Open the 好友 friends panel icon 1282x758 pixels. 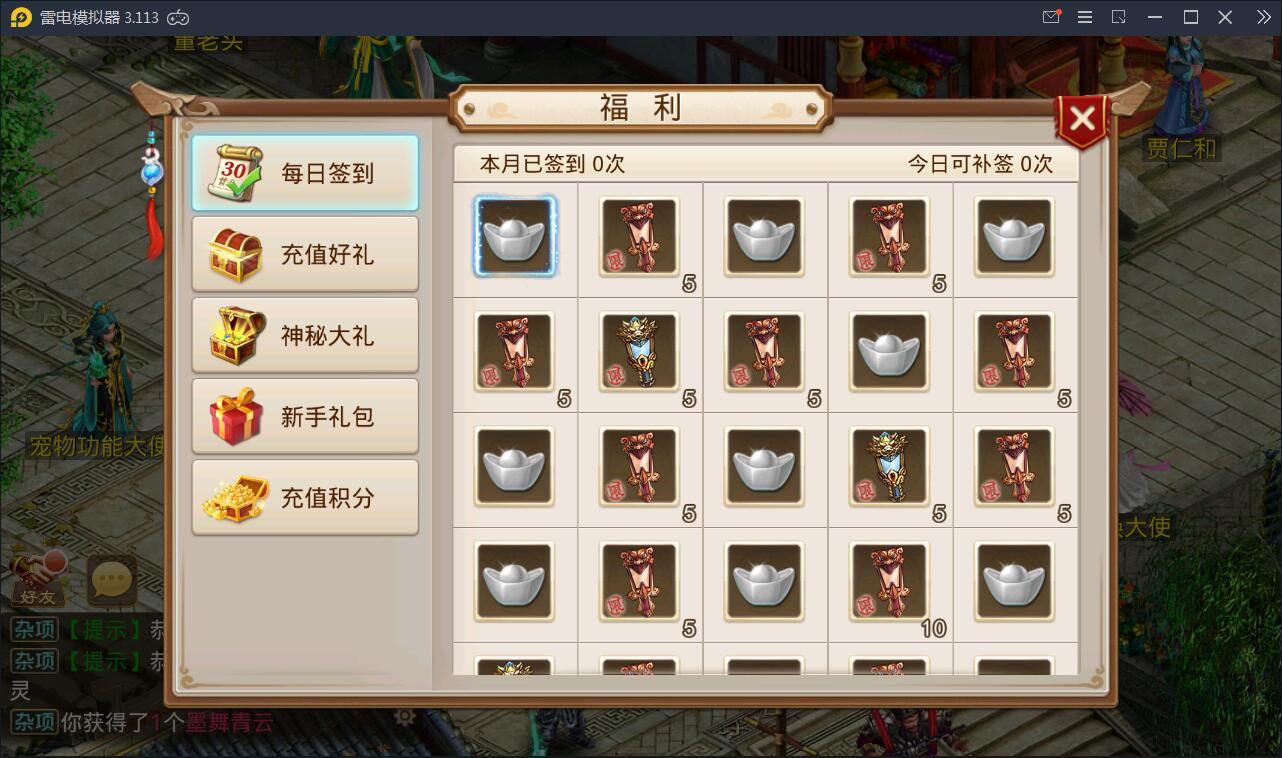click(x=36, y=580)
